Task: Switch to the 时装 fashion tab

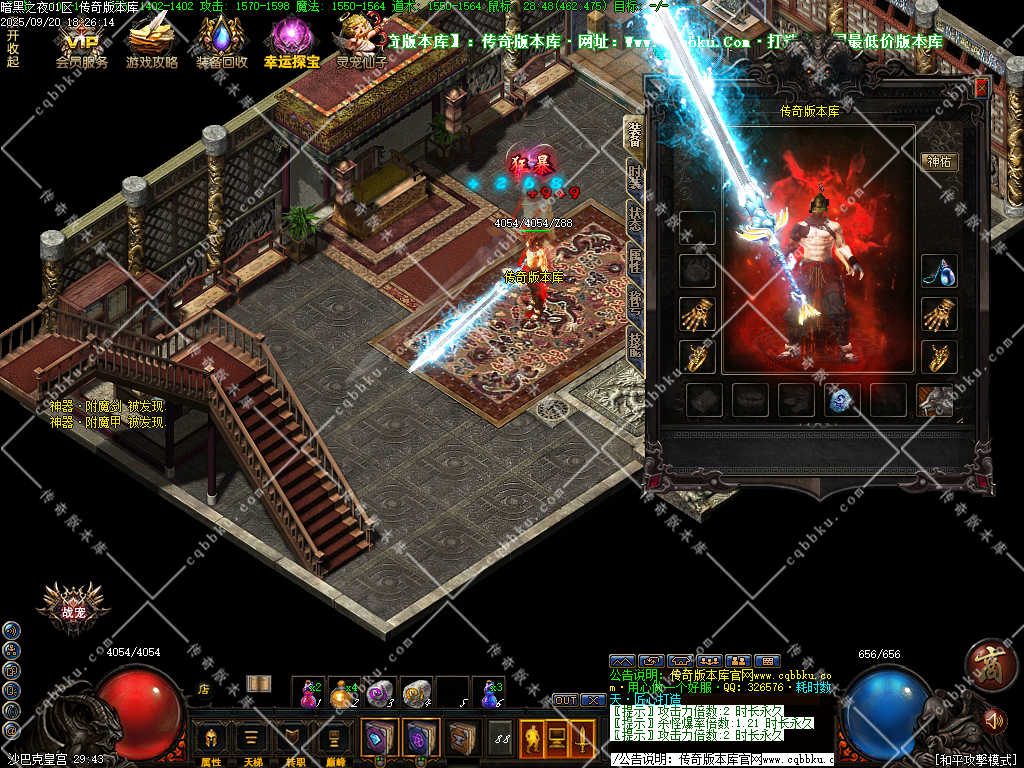Action: click(635, 176)
